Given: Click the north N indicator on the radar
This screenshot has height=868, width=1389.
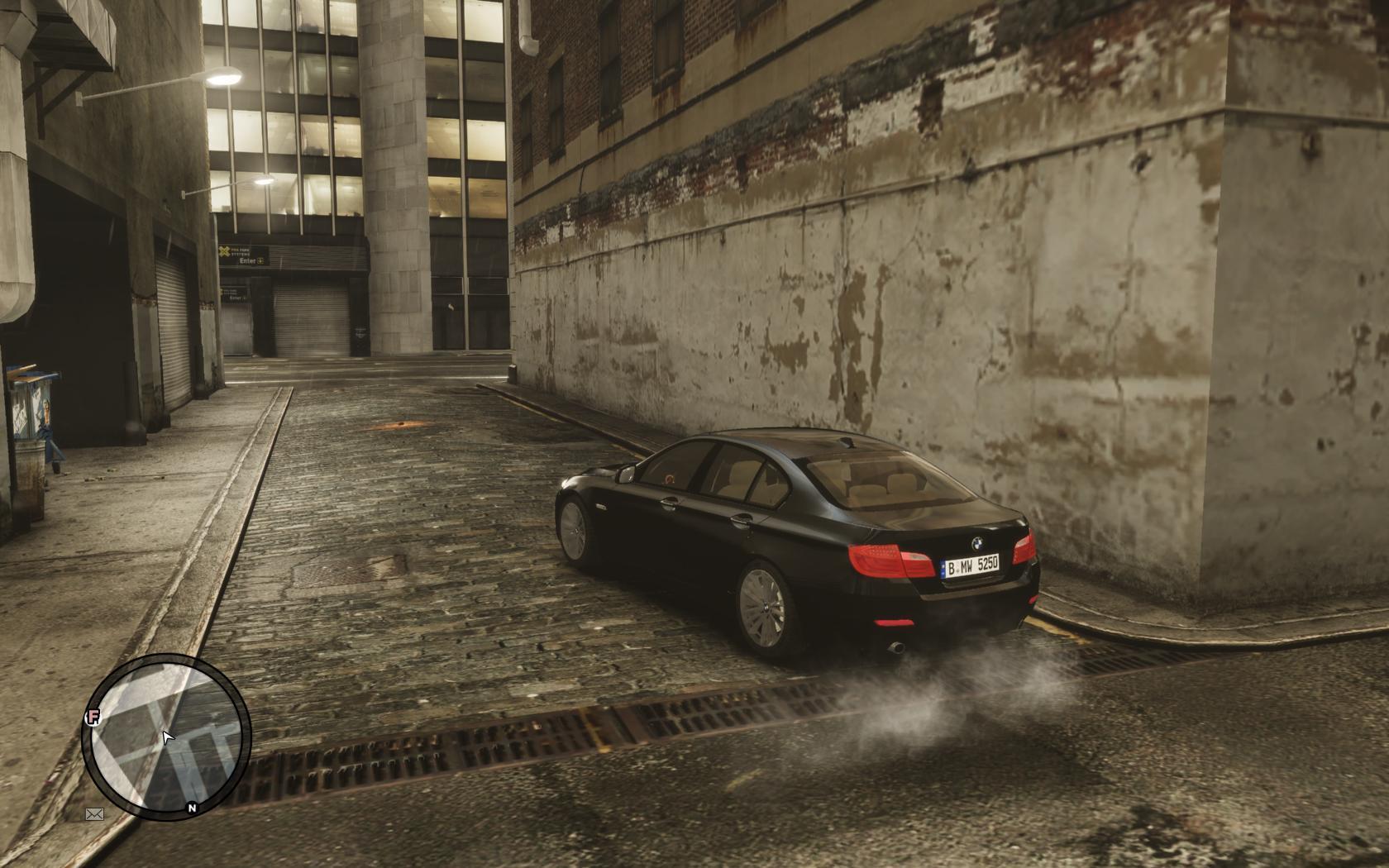Looking at the screenshot, I should point(192,808).
